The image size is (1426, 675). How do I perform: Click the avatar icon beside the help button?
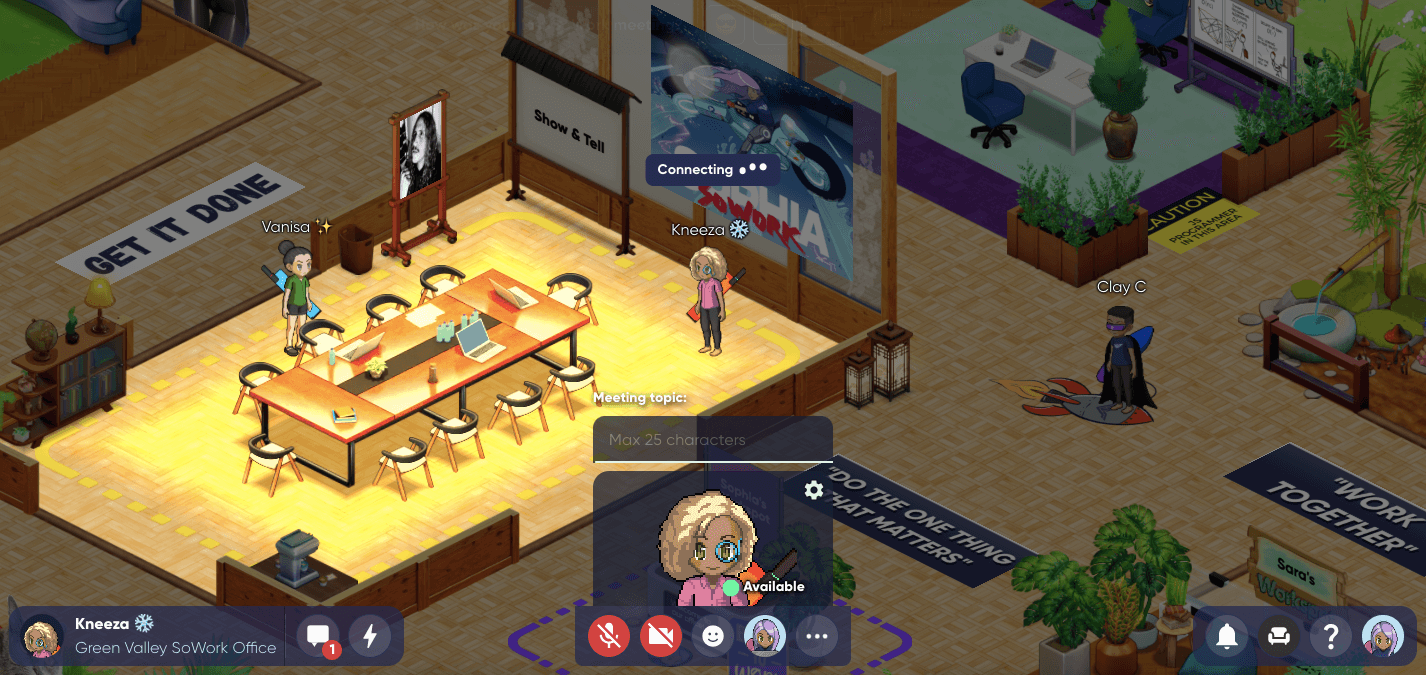point(1383,636)
